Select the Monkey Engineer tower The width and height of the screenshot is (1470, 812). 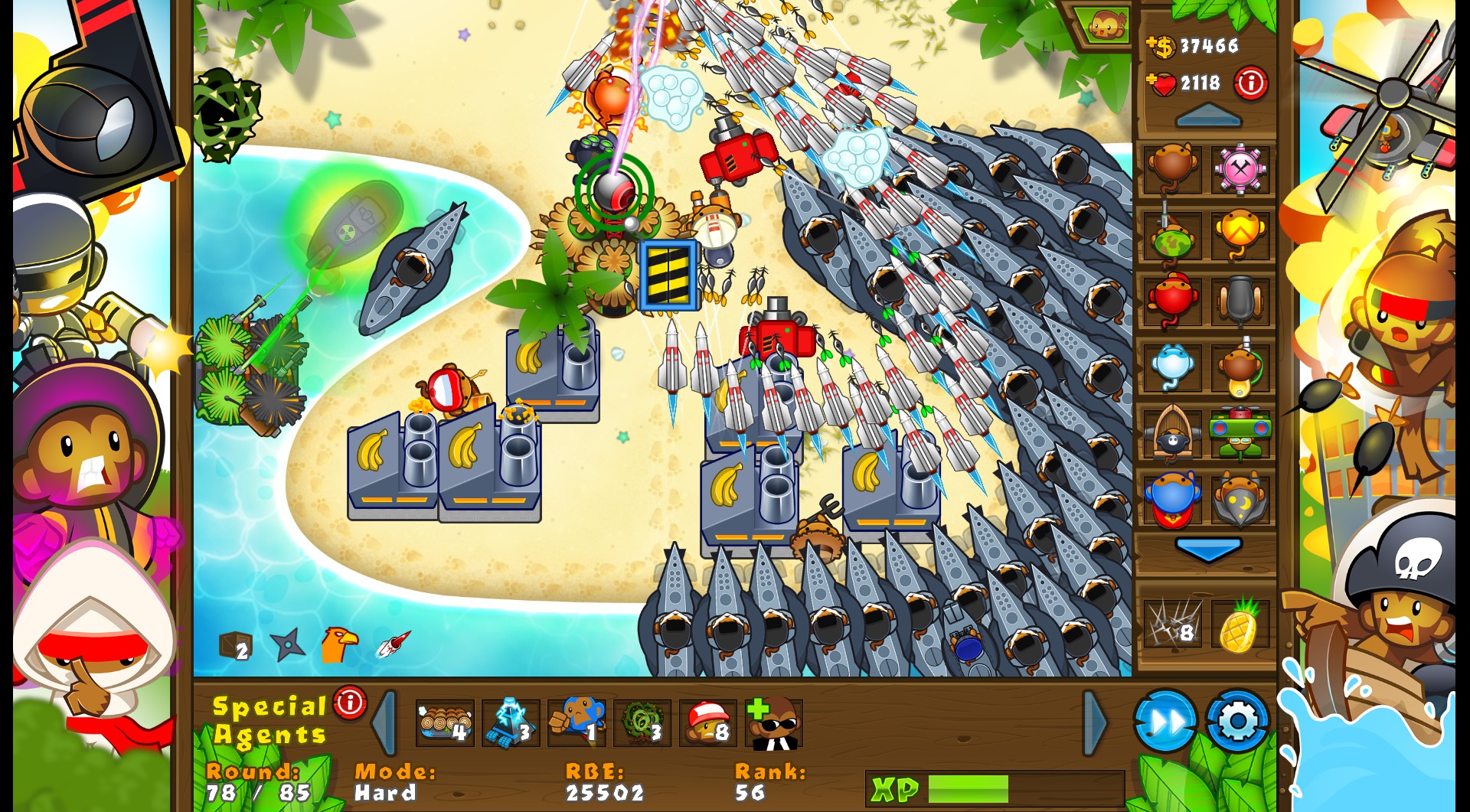click(1241, 170)
